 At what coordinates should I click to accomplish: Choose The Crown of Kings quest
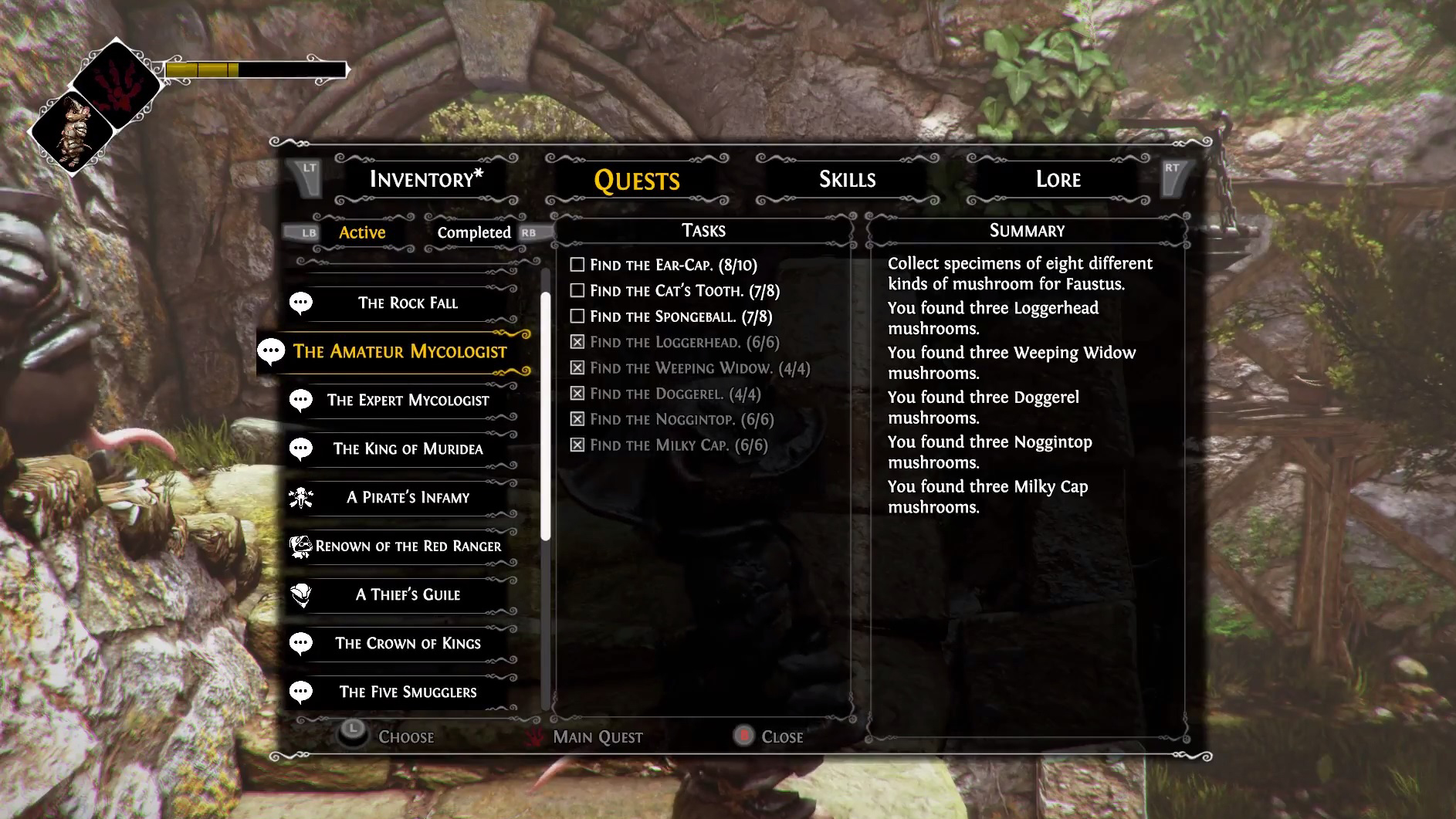click(408, 643)
